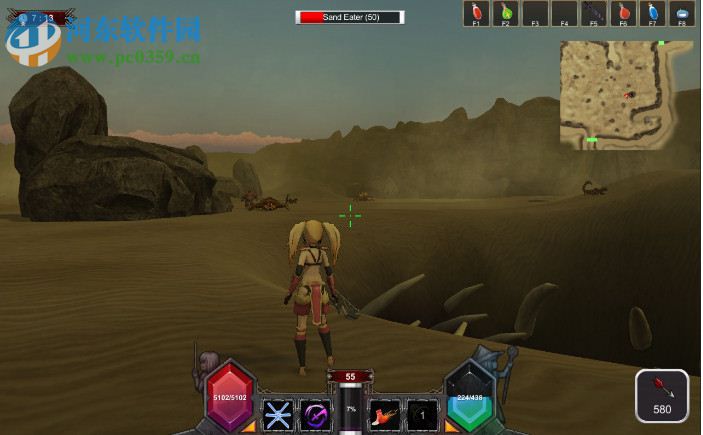Activate the blue crossed-star skill

(x=277, y=414)
